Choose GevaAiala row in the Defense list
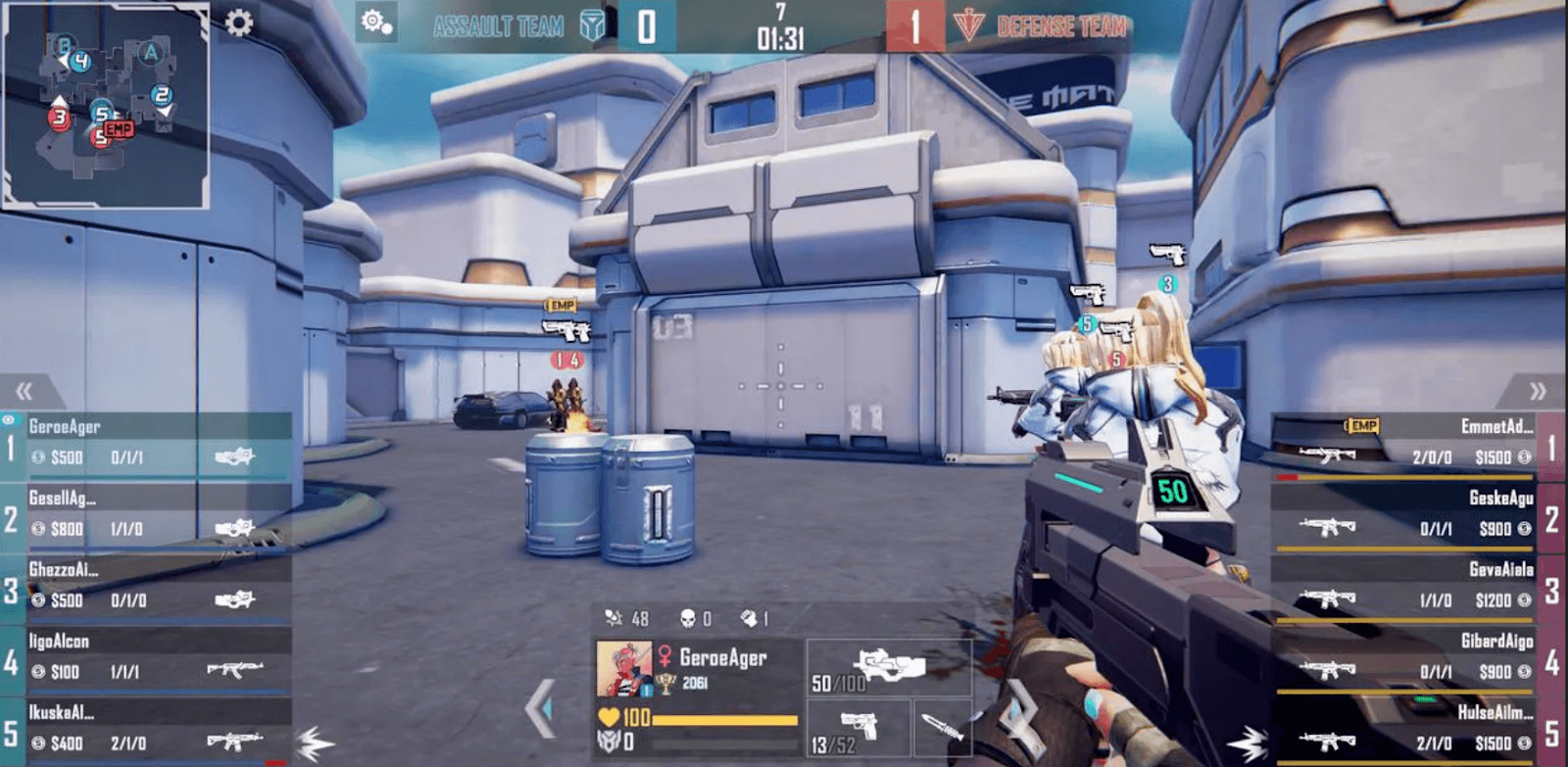This screenshot has width=1568, height=767. coord(1411,588)
